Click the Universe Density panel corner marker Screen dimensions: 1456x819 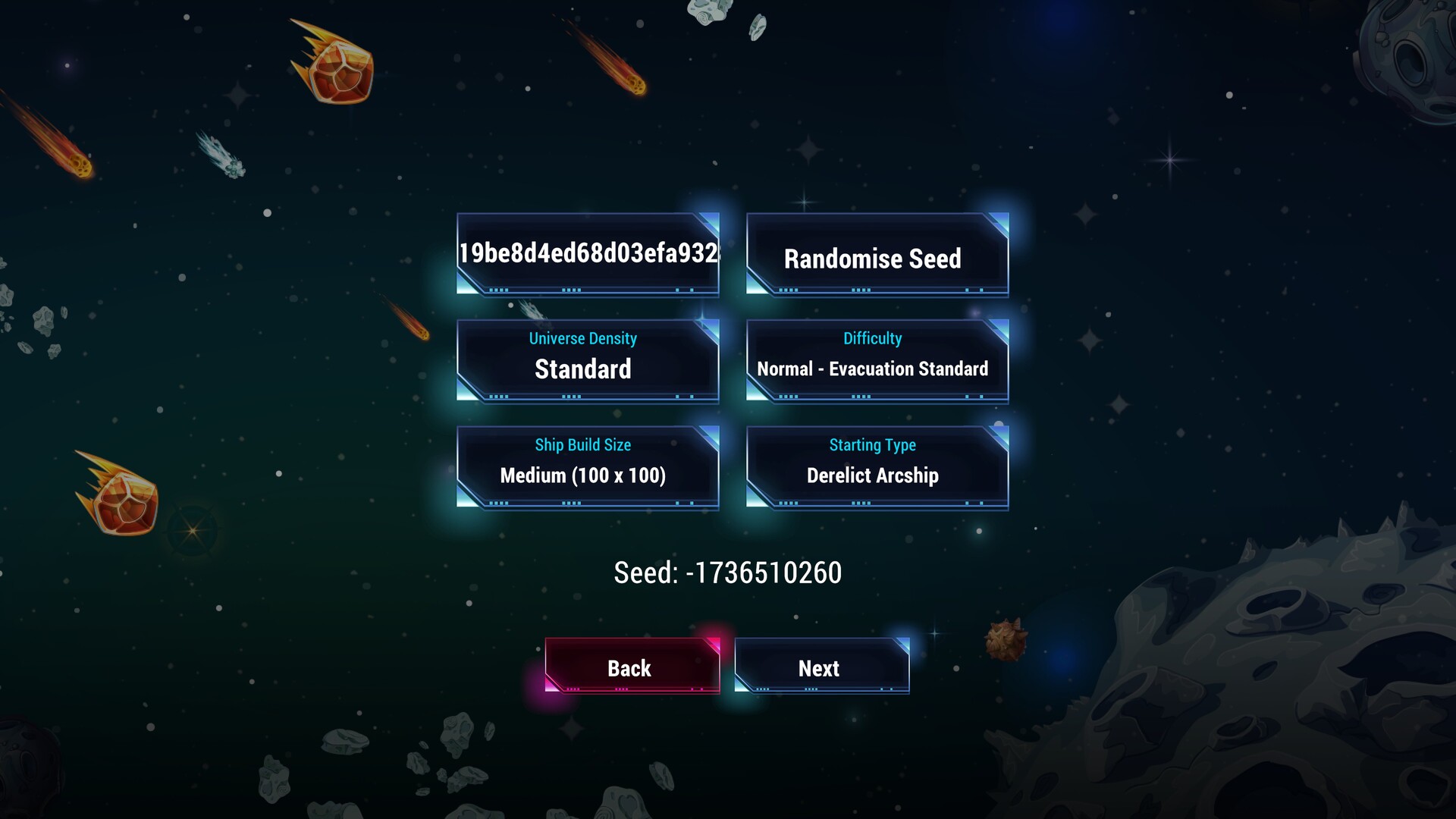710,328
